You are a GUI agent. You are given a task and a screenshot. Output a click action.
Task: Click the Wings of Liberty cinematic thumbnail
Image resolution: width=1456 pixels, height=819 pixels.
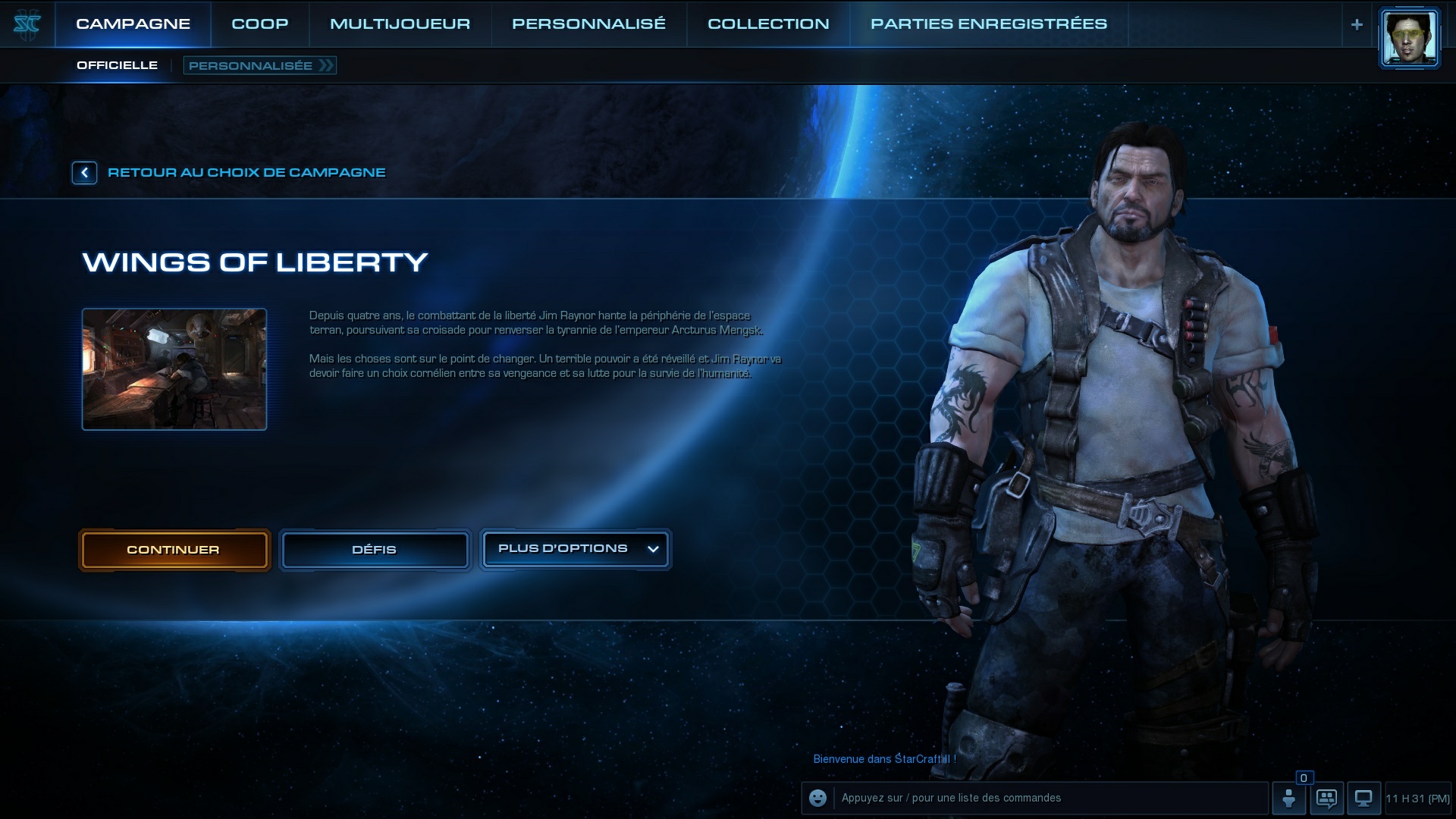pyautogui.click(x=174, y=369)
